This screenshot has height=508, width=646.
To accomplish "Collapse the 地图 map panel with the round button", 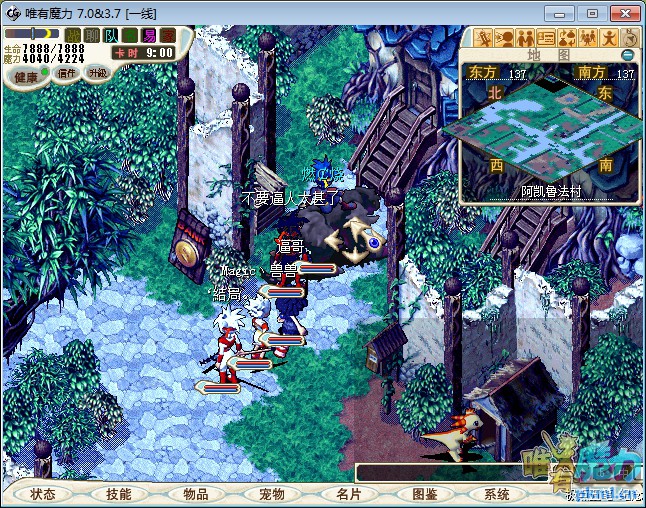I will 628,55.
